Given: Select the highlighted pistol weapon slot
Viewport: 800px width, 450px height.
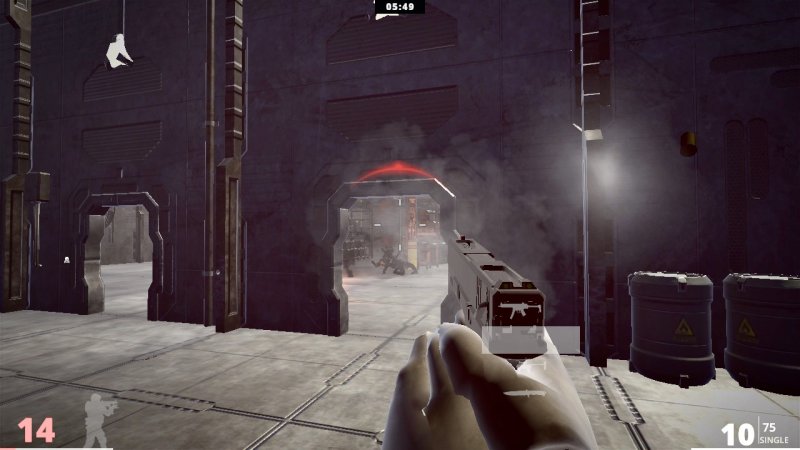Looking at the screenshot, I should [x=530, y=340].
